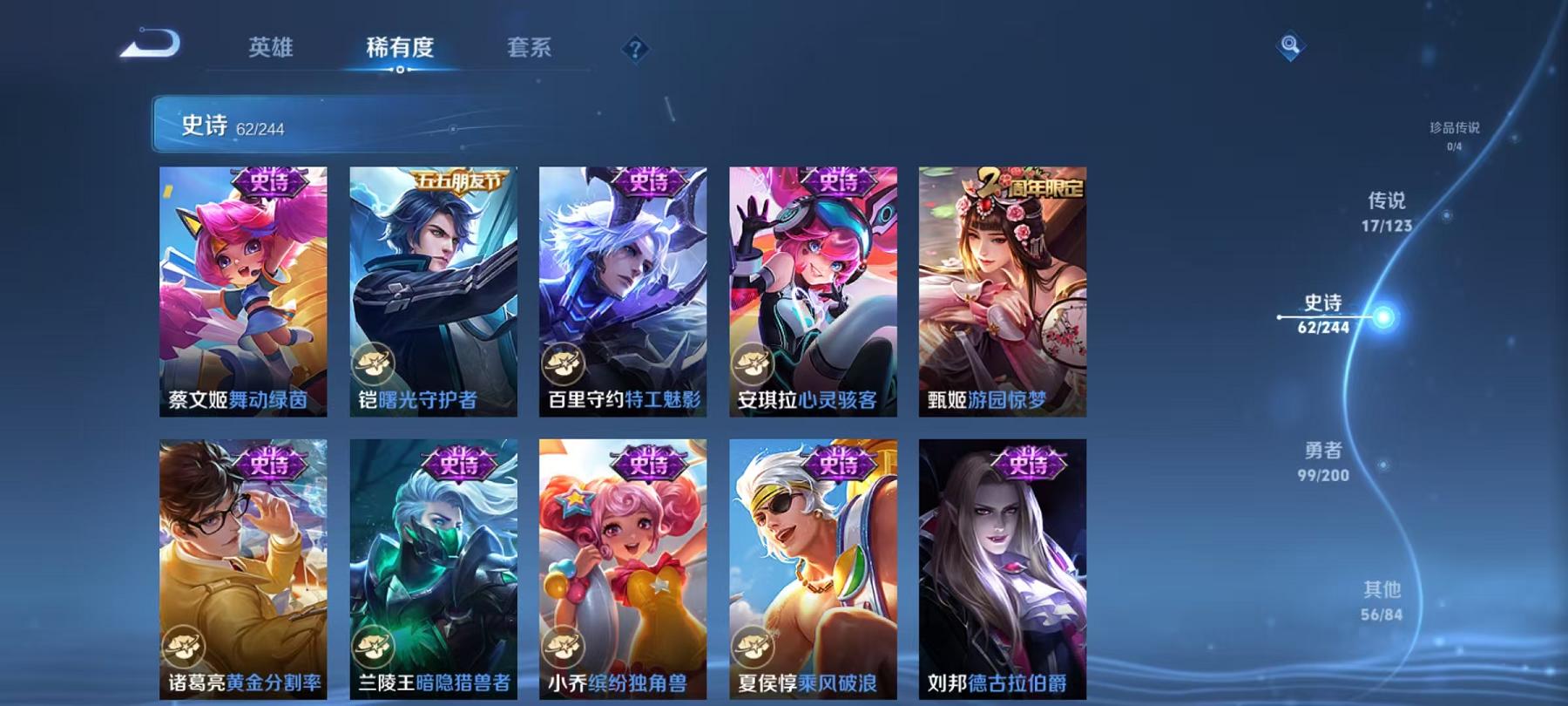Switch to the 英雄 tab

point(272,50)
